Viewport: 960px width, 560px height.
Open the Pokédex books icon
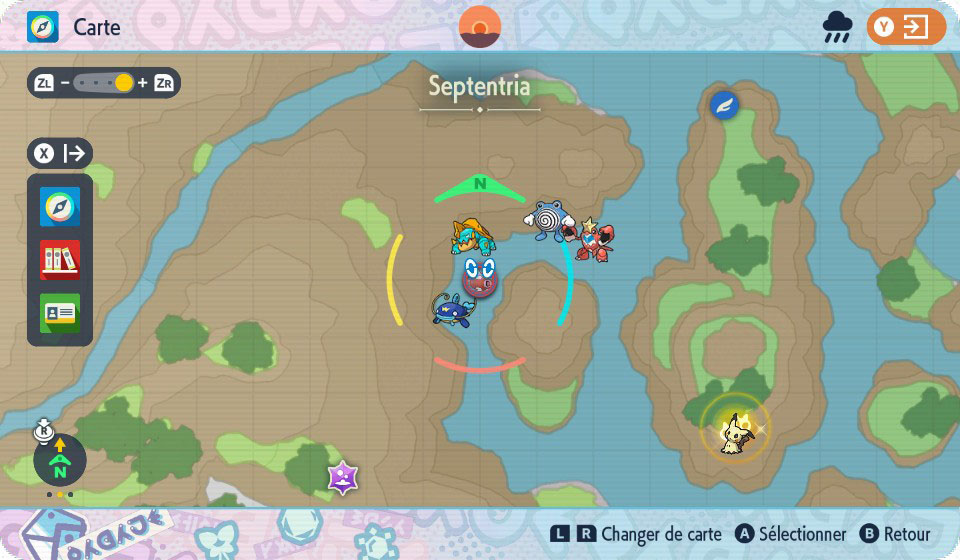click(x=60, y=260)
